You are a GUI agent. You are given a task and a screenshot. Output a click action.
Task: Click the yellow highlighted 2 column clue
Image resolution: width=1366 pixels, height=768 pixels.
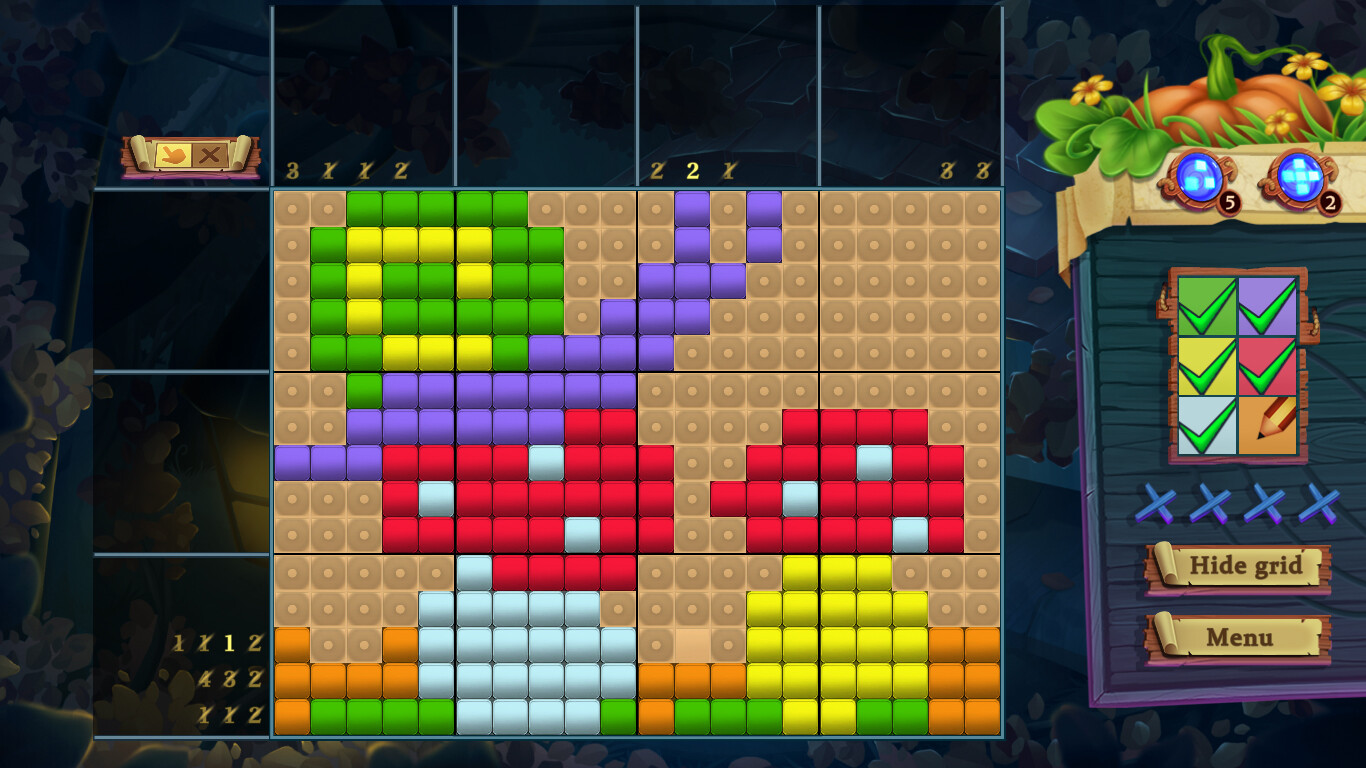coord(691,170)
